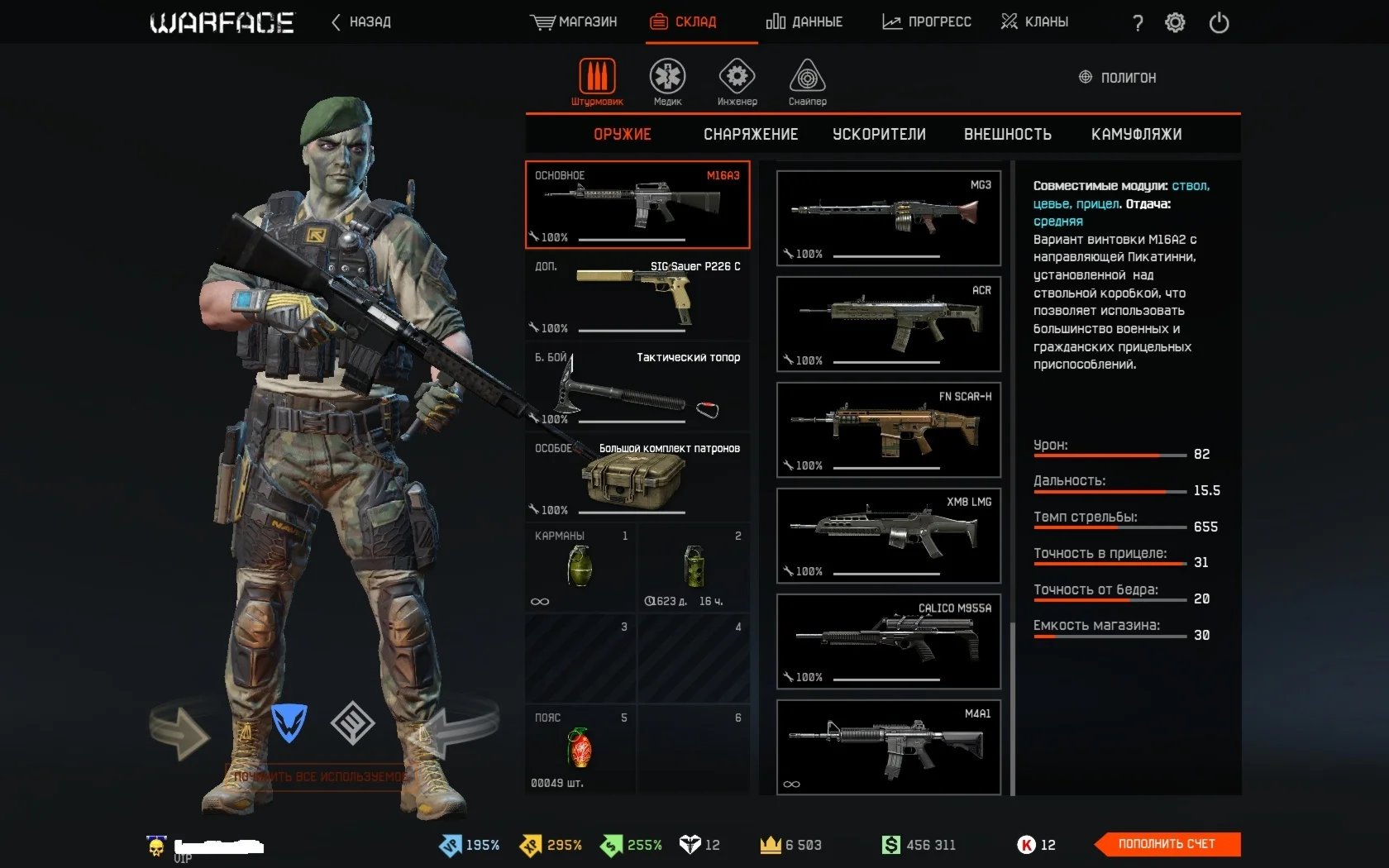The image size is (1389, 868).
Task: Switch to the СНАРЯЖЕНИЕ tab
Action: point(751,135)
